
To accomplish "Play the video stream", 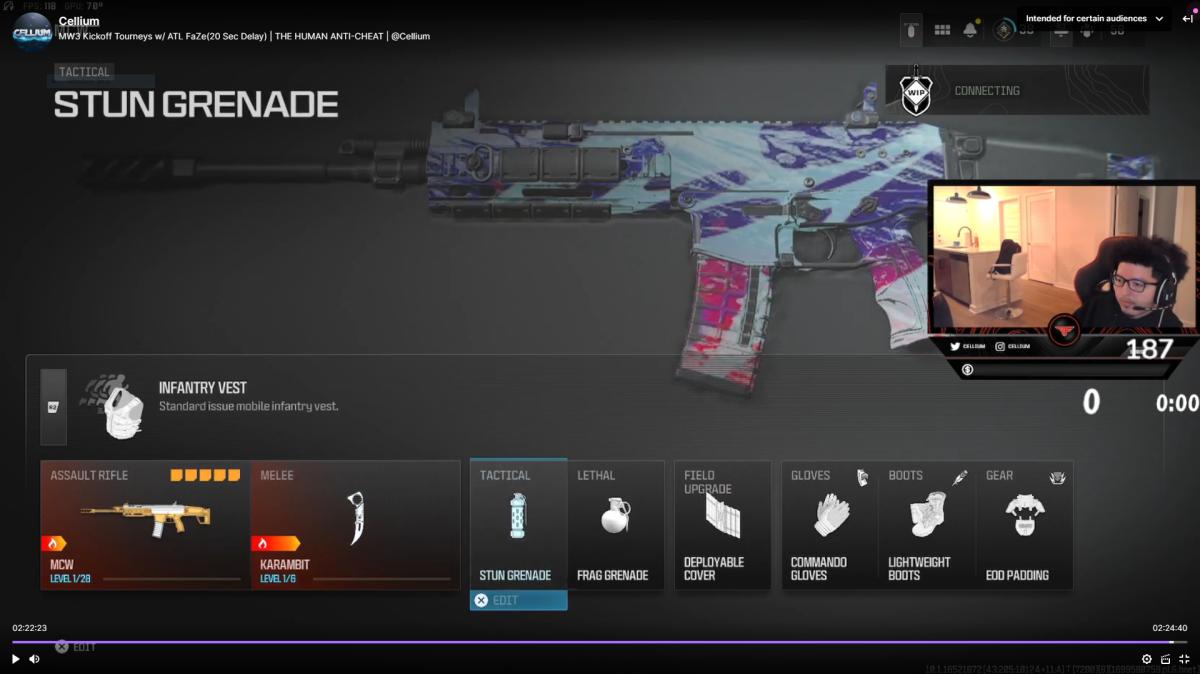I will (15, 659).
